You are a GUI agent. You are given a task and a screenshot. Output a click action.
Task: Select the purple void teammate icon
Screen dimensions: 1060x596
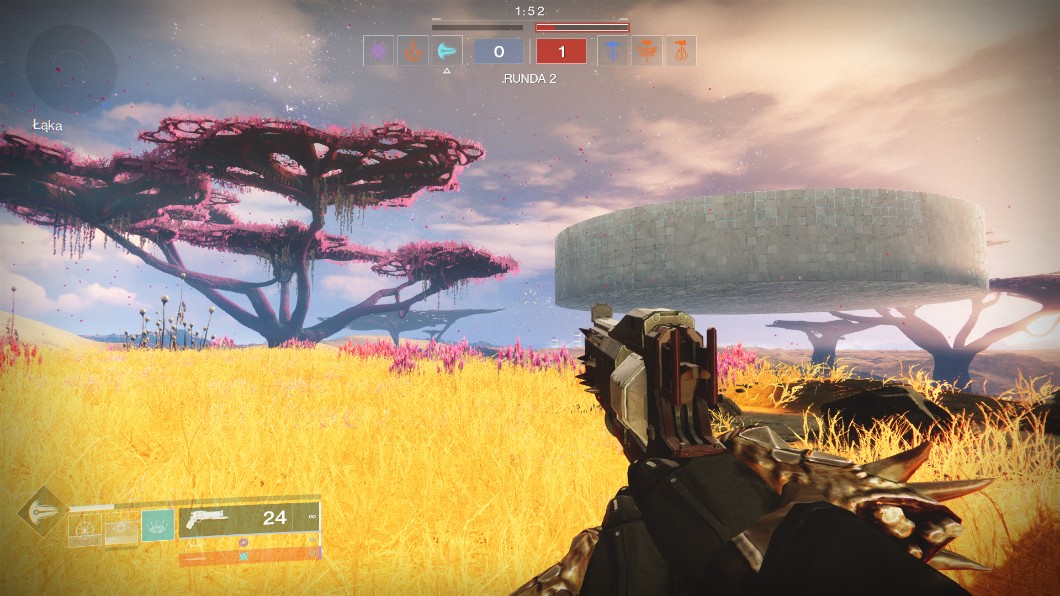click(x=379, y=51)
